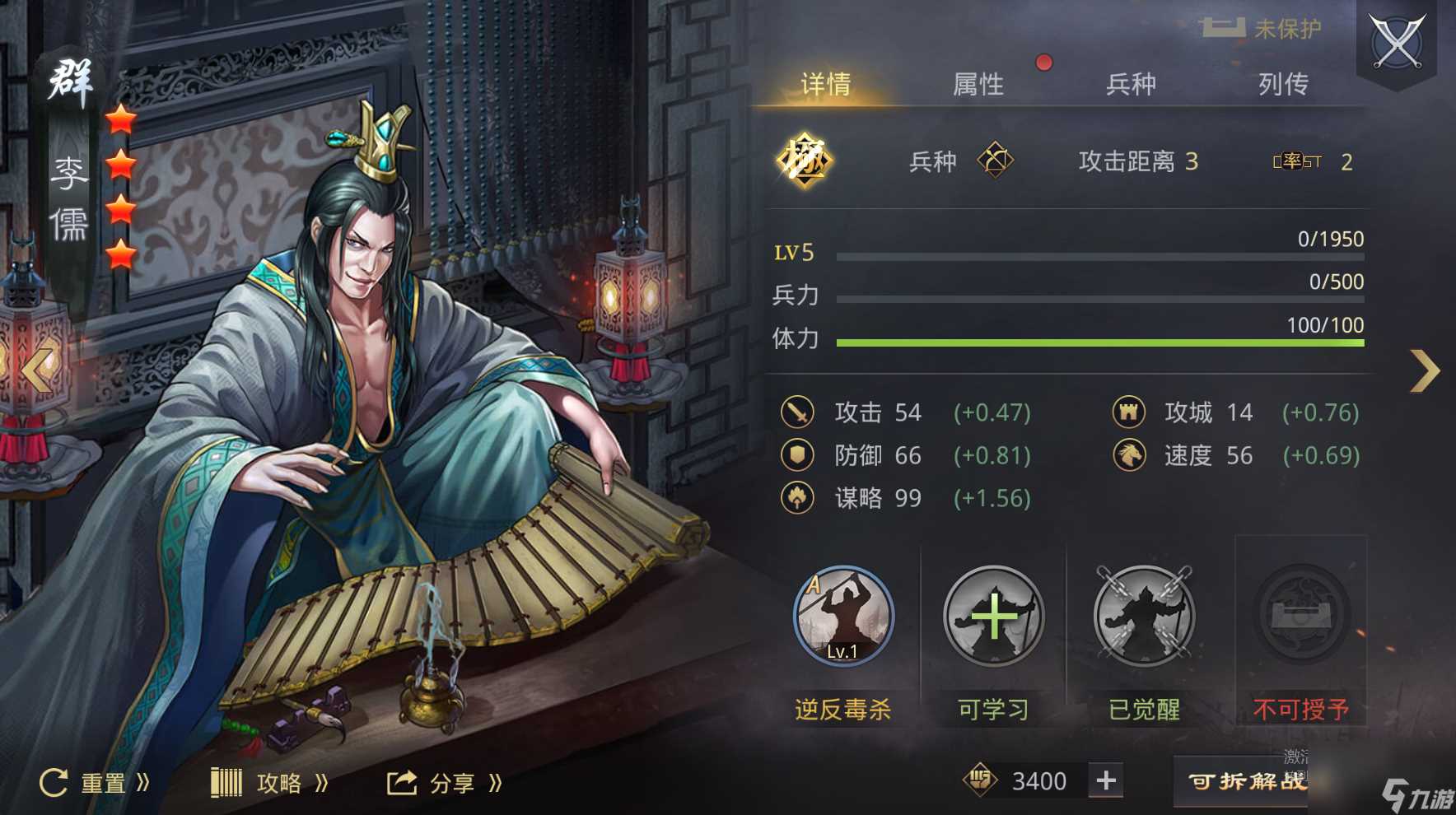This screenshot has height=815, width=1456.
Task: Show the next hero with right arrow
Action: pyautogui.click(x=1425, y=370)
